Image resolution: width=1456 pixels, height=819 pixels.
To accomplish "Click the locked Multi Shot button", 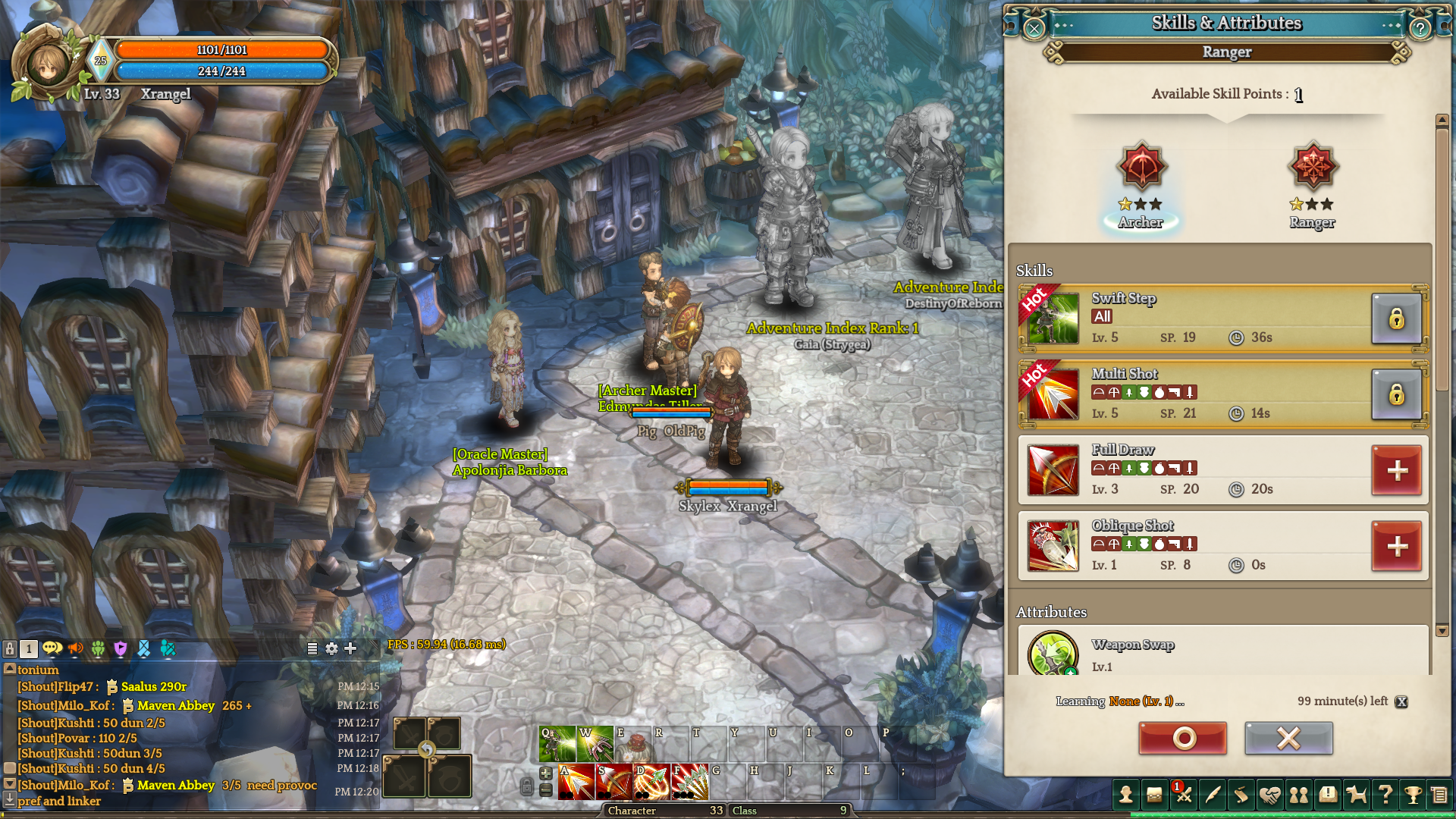I will point(1397,394).
